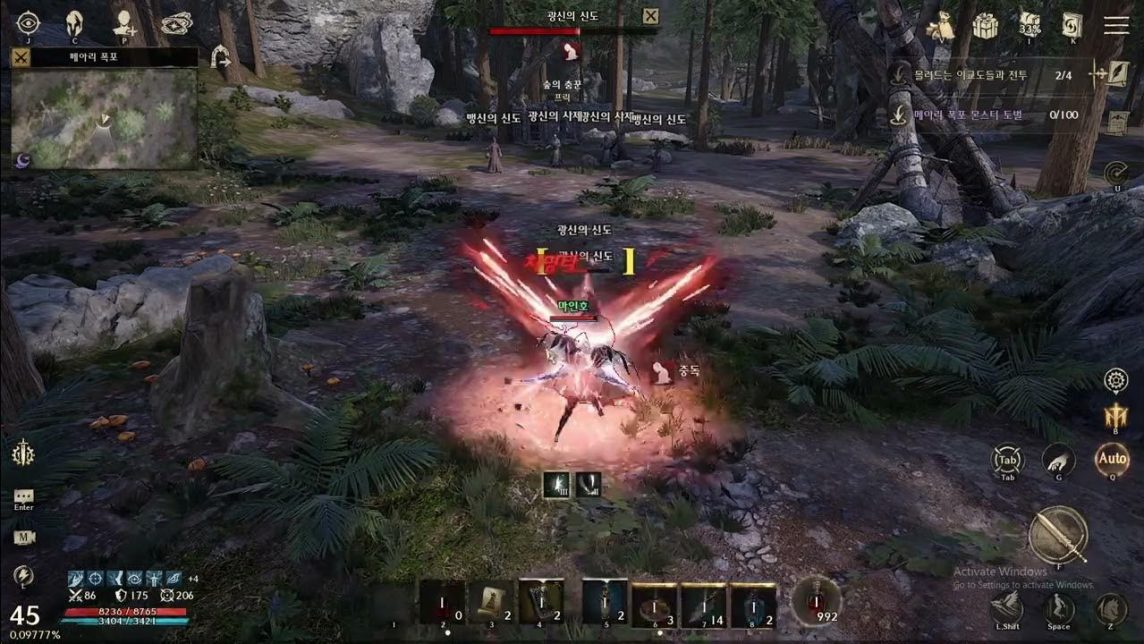Open the gold pouch shop icon
This screenshot has height=644, width=1144.
tap(941, 26)
